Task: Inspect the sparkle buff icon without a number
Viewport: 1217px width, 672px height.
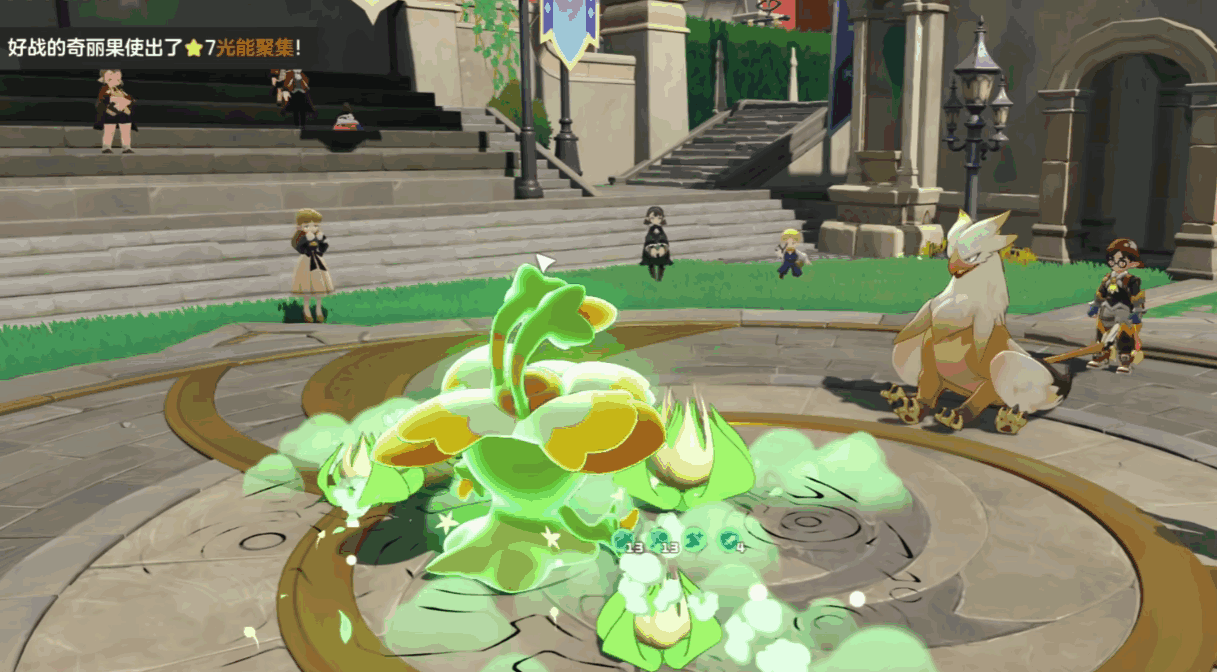Action: 695,540
